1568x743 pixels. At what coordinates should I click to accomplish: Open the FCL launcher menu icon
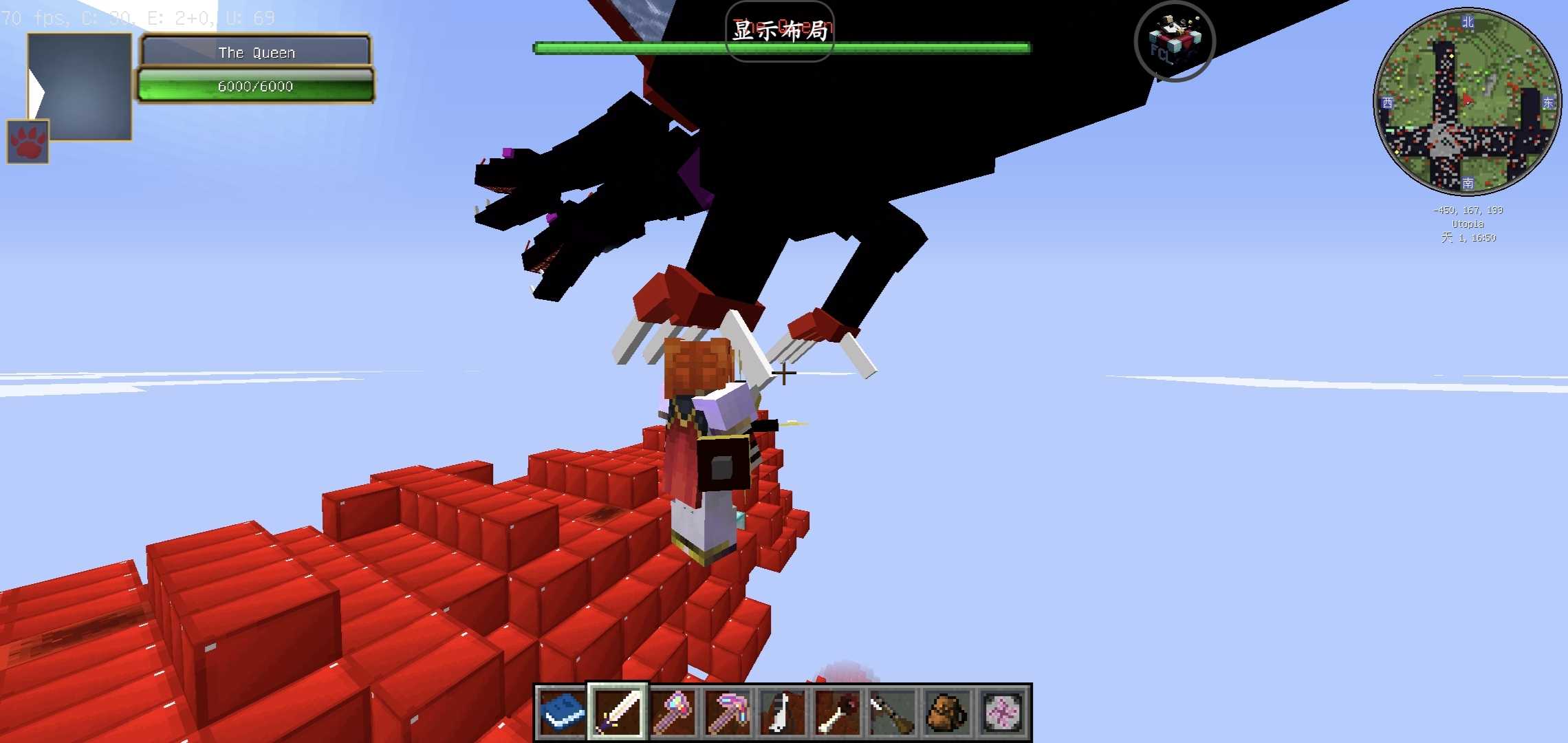pyautogui.click(x=1175, y=41)
